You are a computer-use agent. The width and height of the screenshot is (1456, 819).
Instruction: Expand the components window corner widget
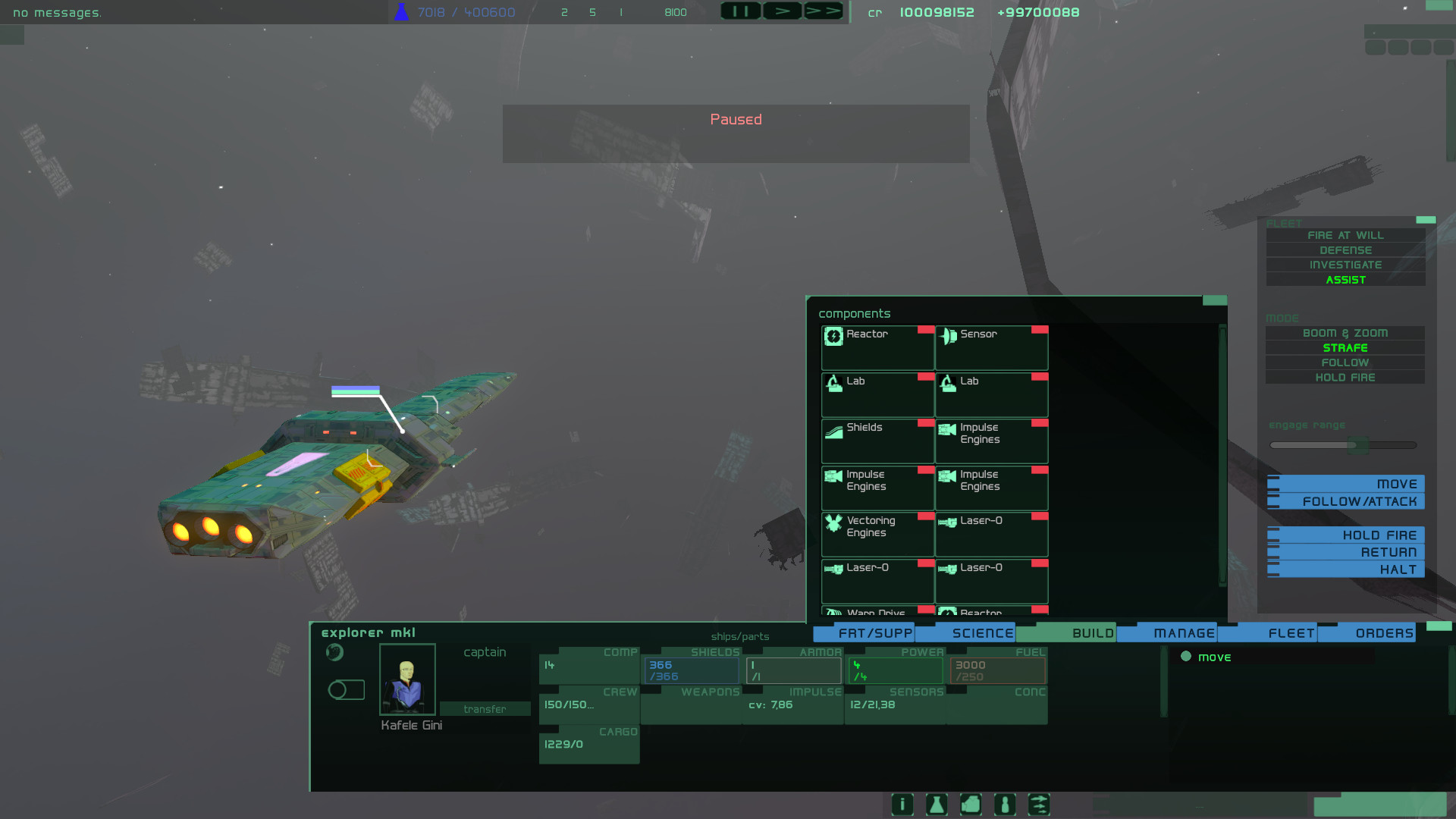pos(1213,300)
